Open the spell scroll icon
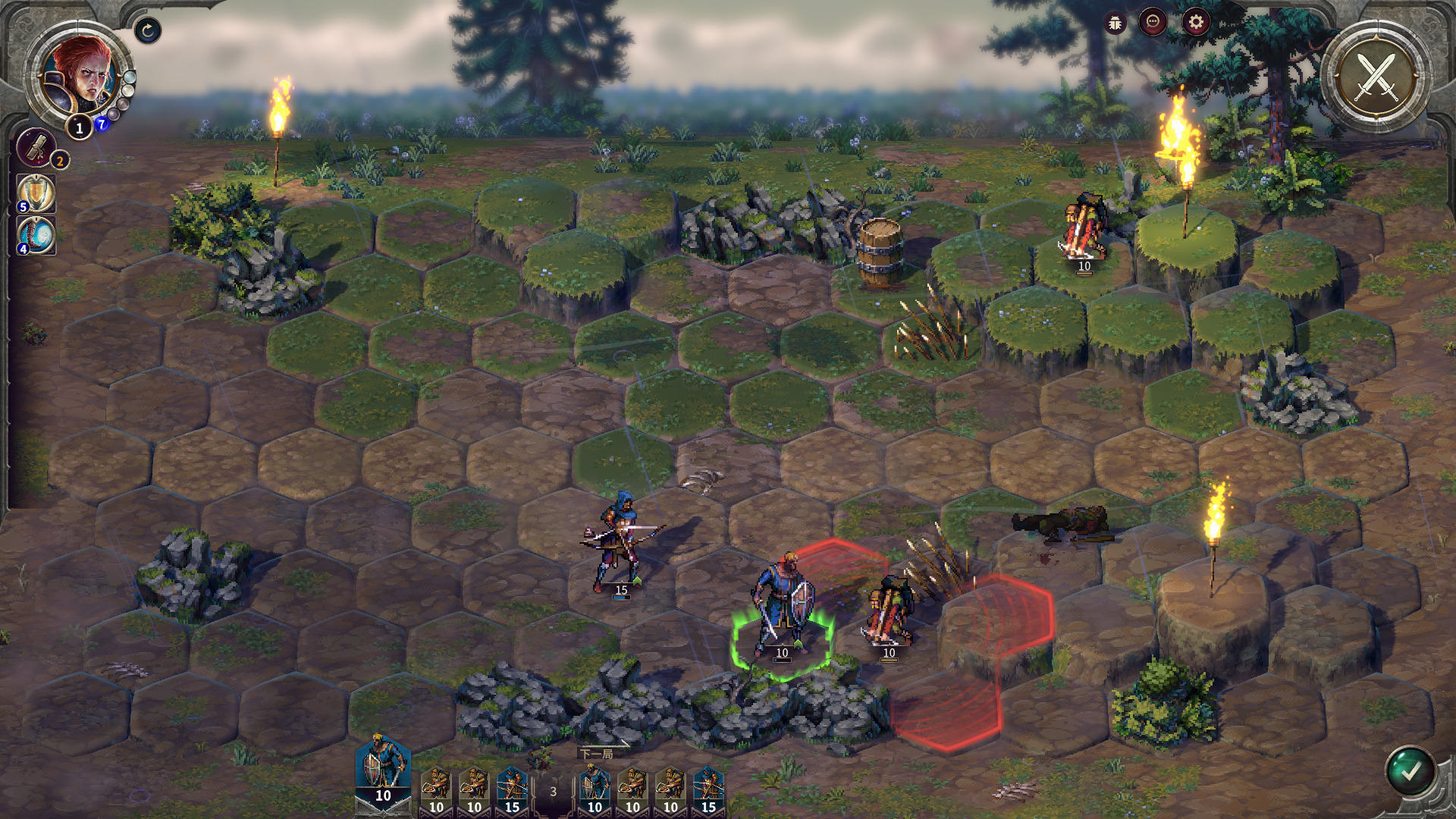This screenshot has height=819, width=1456. point(36,146)
